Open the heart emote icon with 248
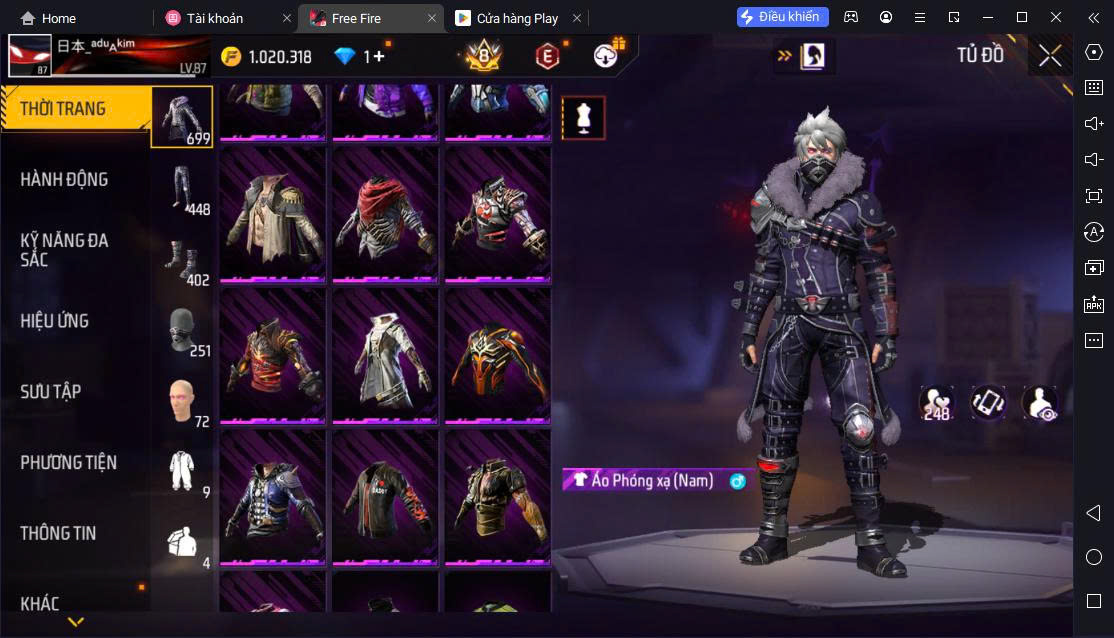1114x638 pixels. click(x=936, y=403)
